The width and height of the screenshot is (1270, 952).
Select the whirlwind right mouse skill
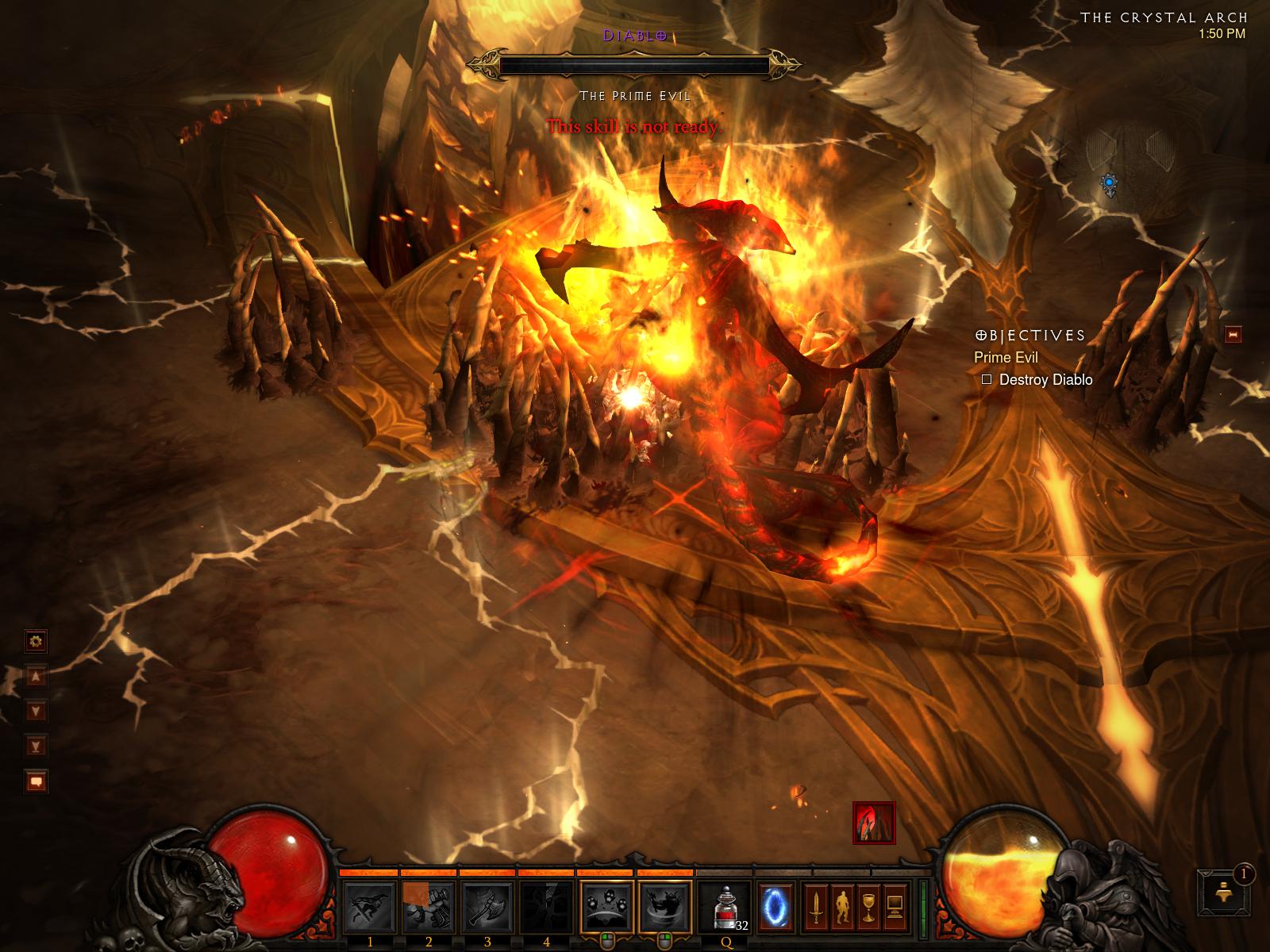click(x=665, y=906)
